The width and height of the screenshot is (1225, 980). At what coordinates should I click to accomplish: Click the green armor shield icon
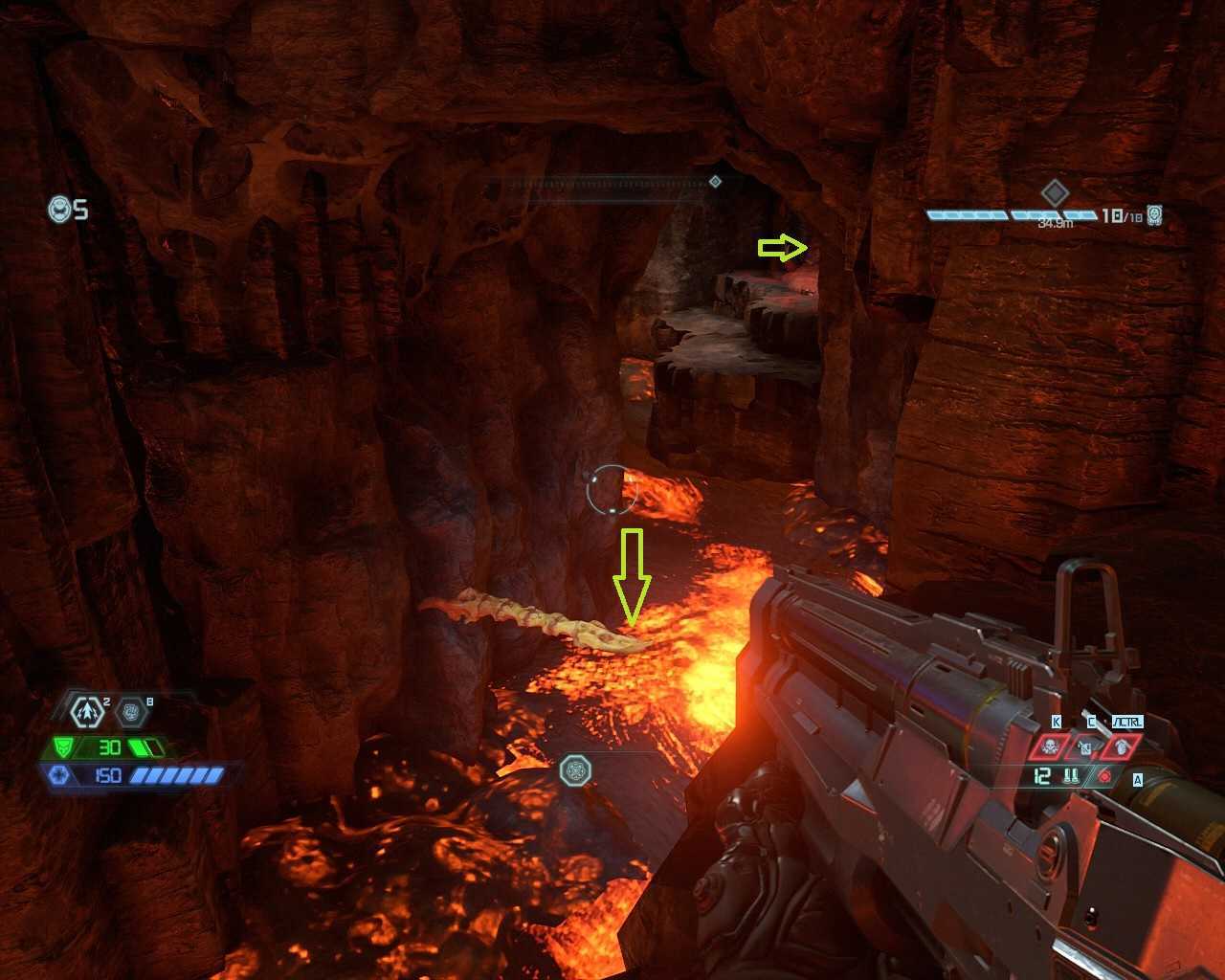(x=63, y=747)
